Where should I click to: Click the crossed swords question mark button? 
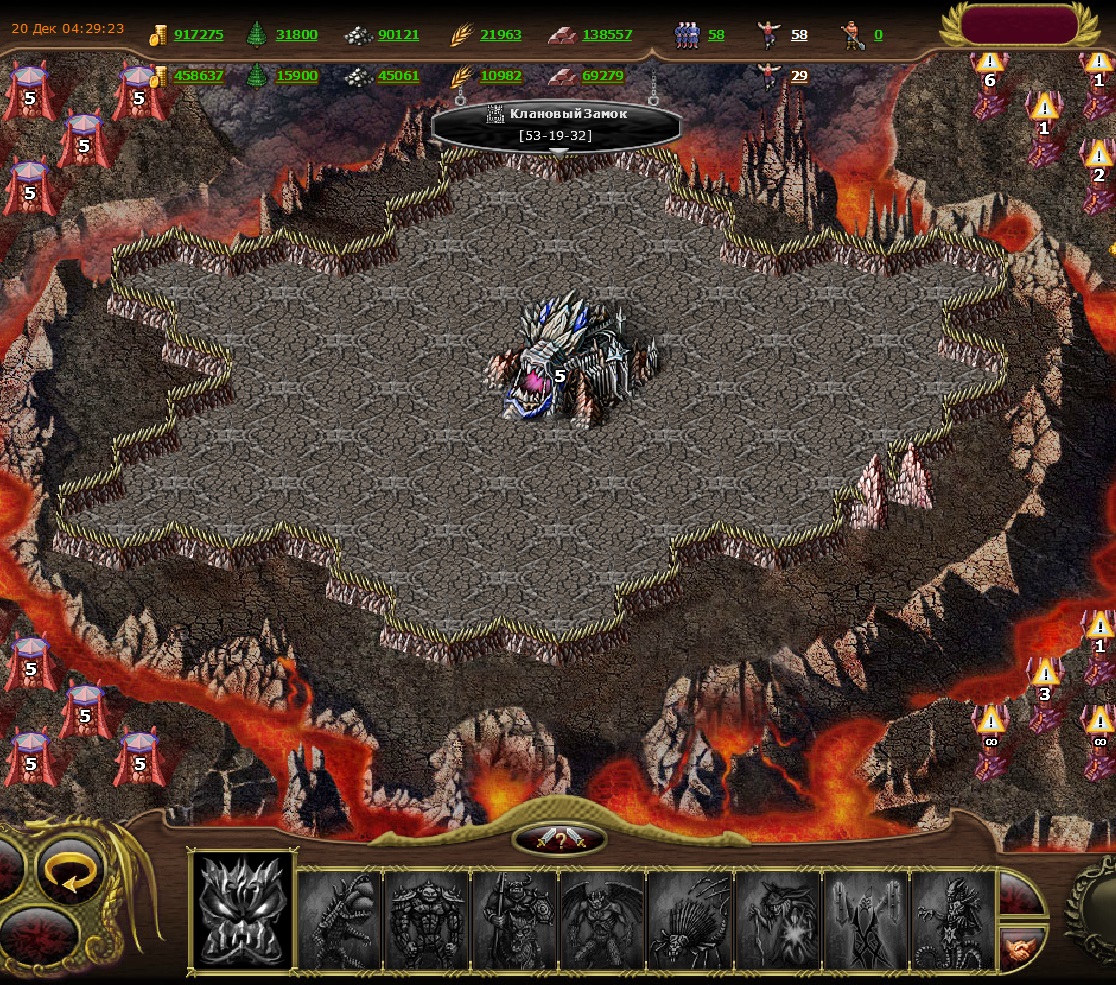click(560, 840)
